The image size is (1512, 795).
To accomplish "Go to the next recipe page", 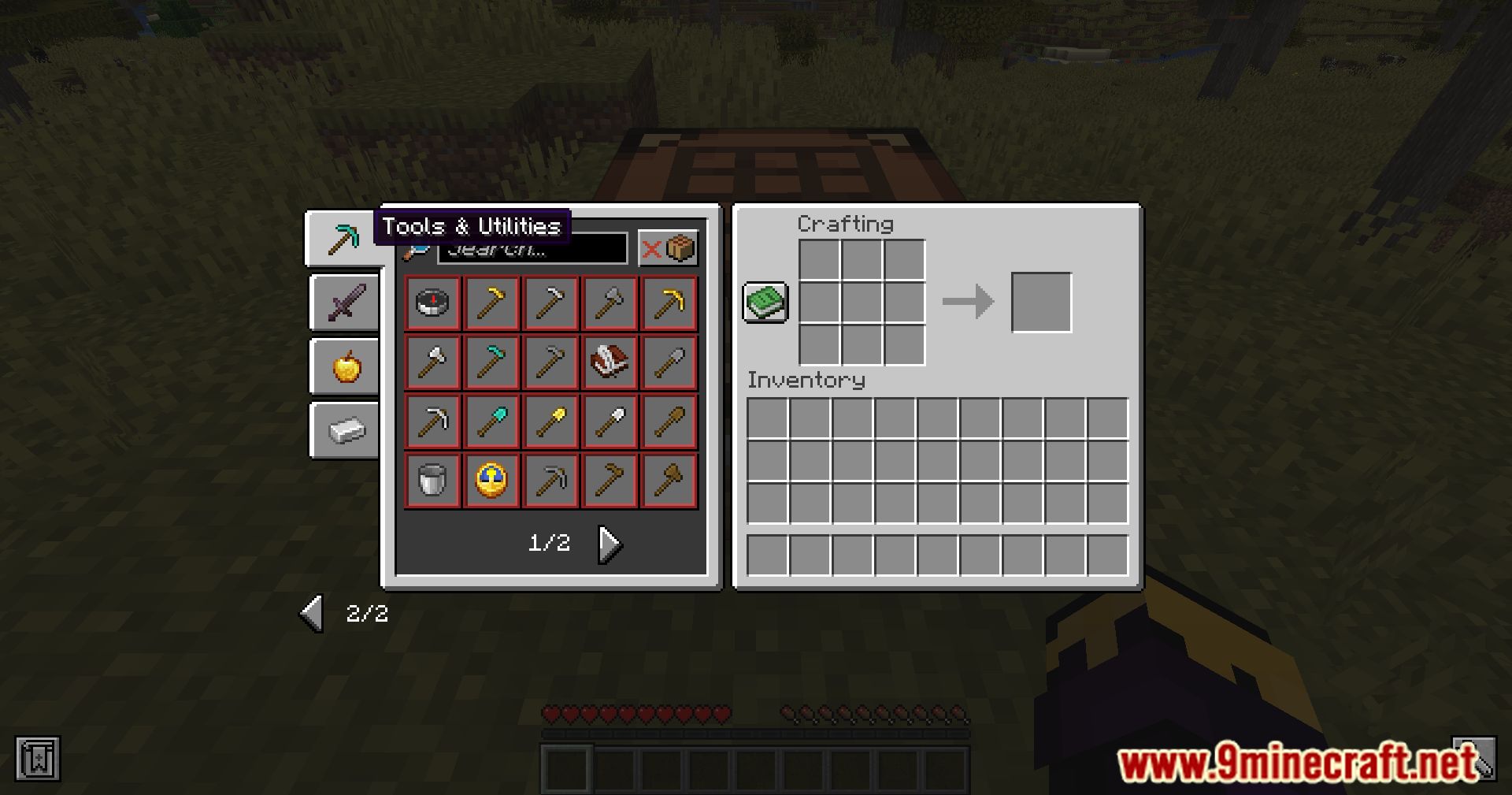I will (x=610, y=544).
